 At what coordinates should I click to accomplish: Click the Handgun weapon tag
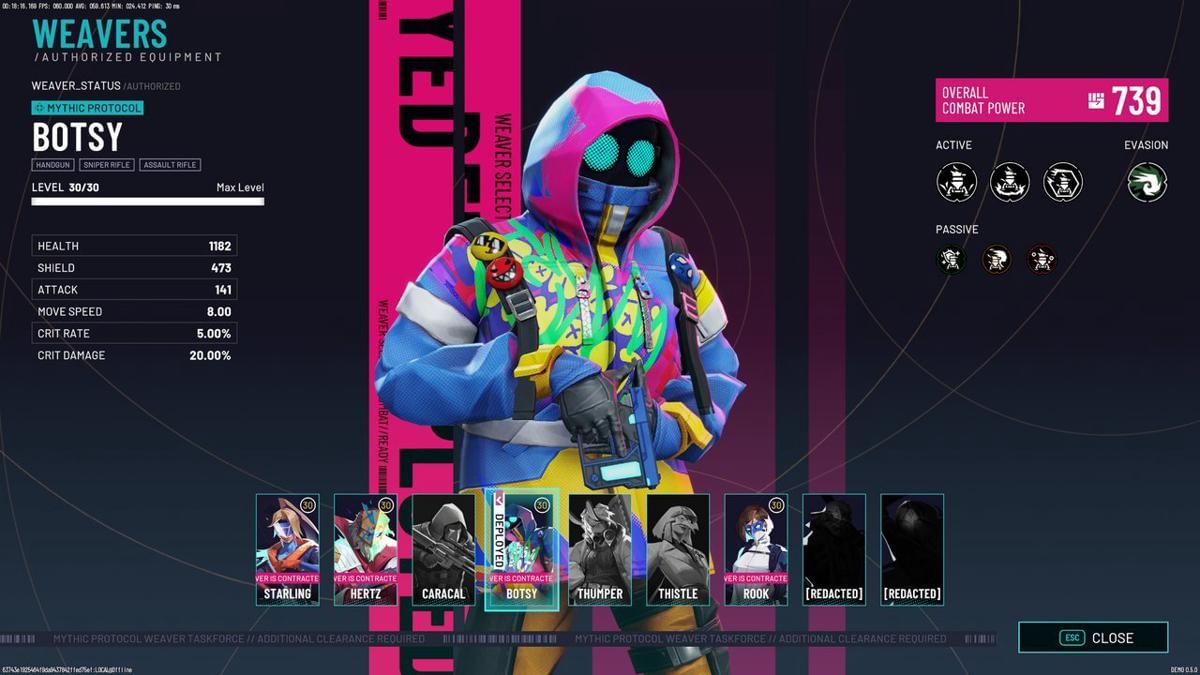pyautogui.click(x=52, y=165)
